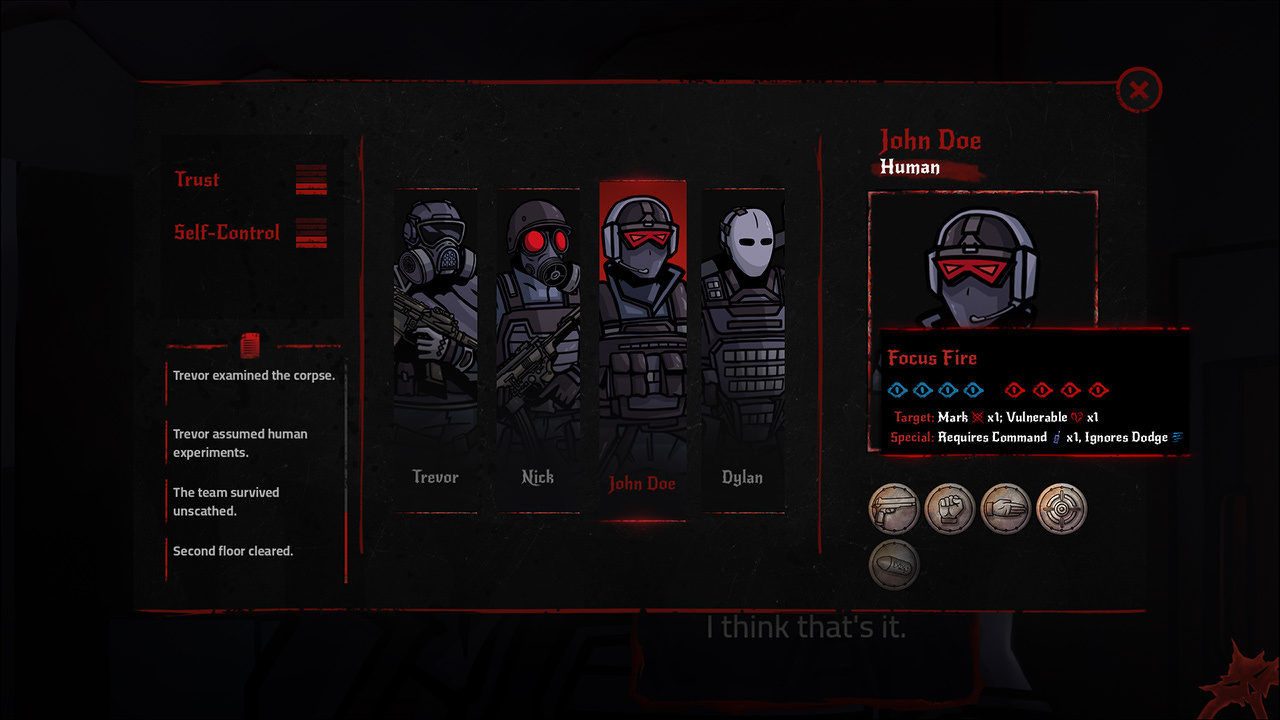Viewport: 1280px width, 720px height.
Task: Open the red document log icon
Action: 250,346
